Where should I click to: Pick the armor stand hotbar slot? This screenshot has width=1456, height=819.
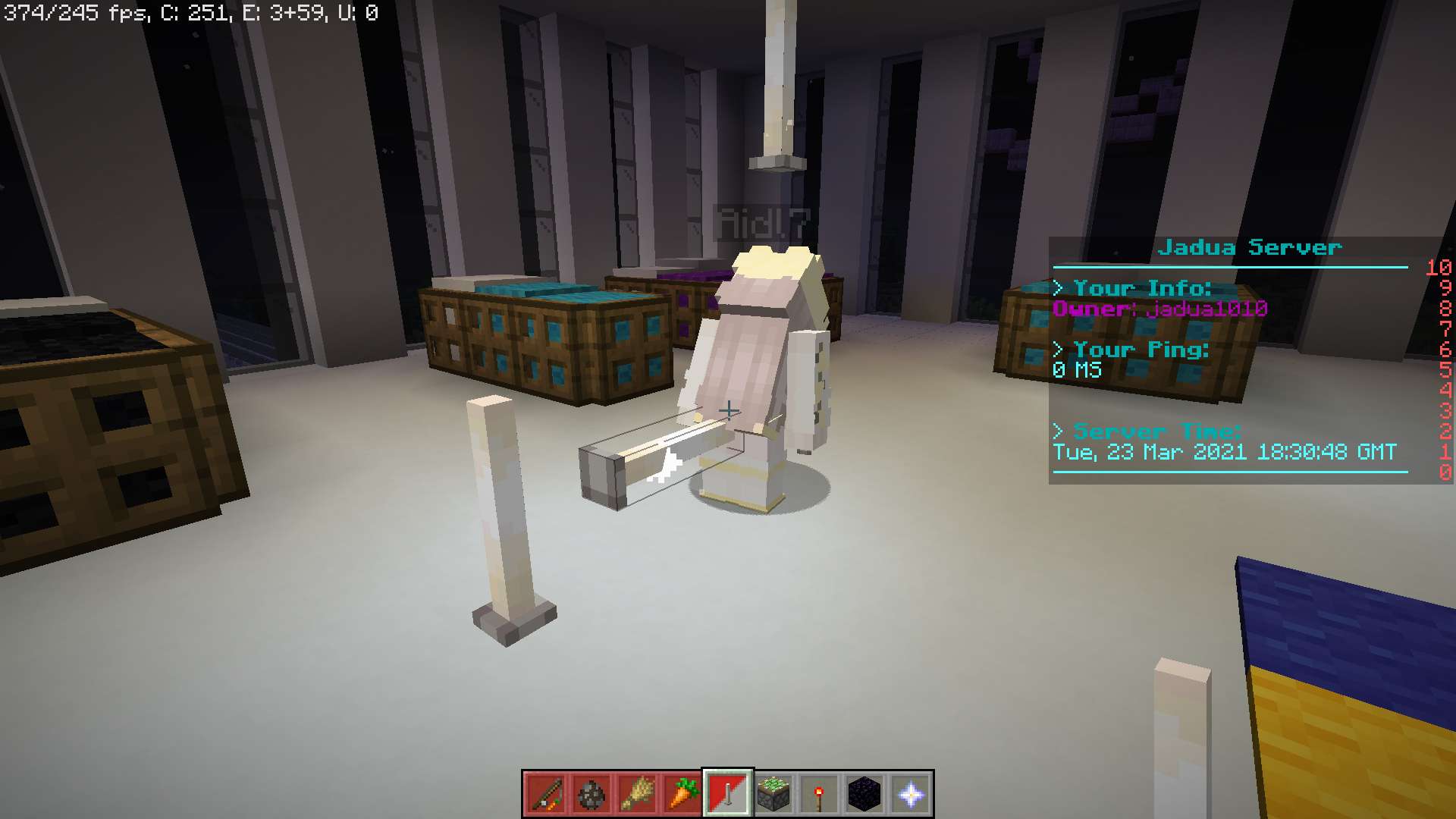pos(728,794)
